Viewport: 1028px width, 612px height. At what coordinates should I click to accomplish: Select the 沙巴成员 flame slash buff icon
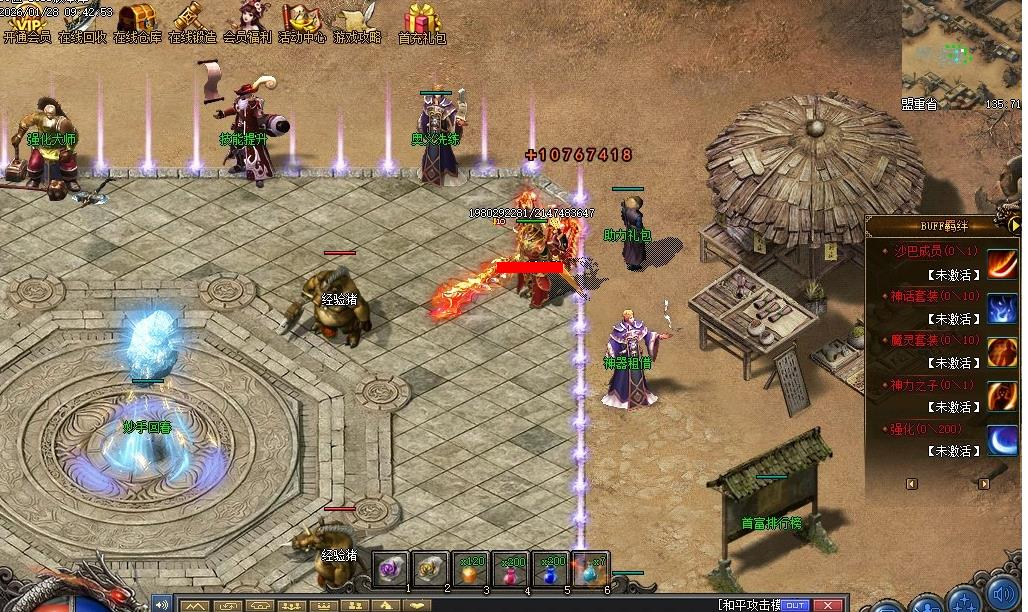coord(1003,264)
